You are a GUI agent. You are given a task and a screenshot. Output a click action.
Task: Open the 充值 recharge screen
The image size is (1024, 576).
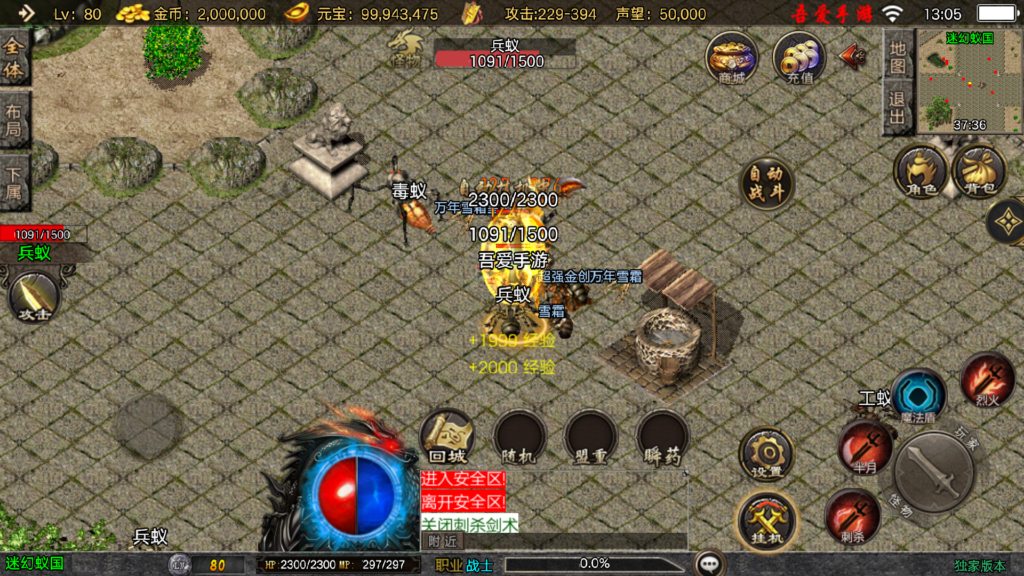799,57
